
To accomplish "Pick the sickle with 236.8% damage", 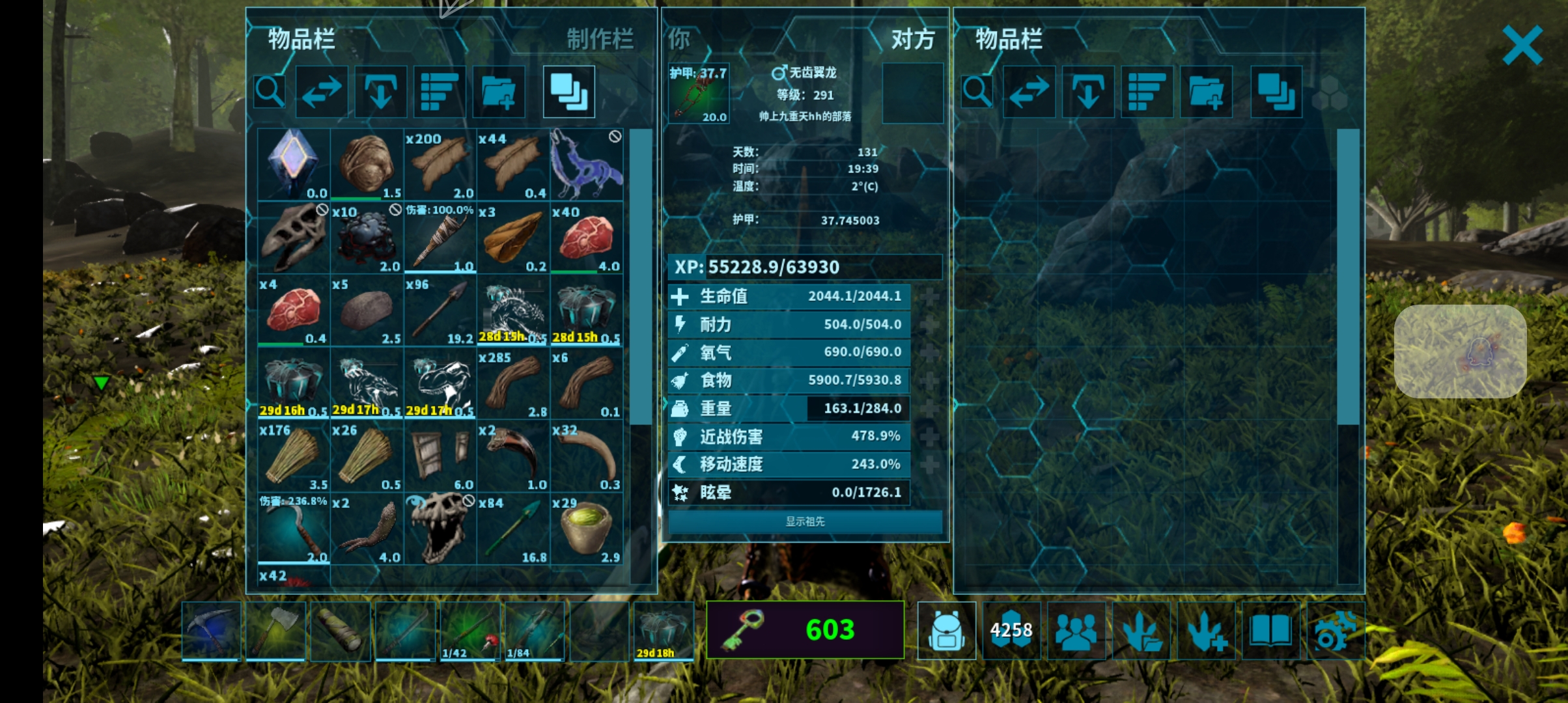I will click(x=294, y=529).
